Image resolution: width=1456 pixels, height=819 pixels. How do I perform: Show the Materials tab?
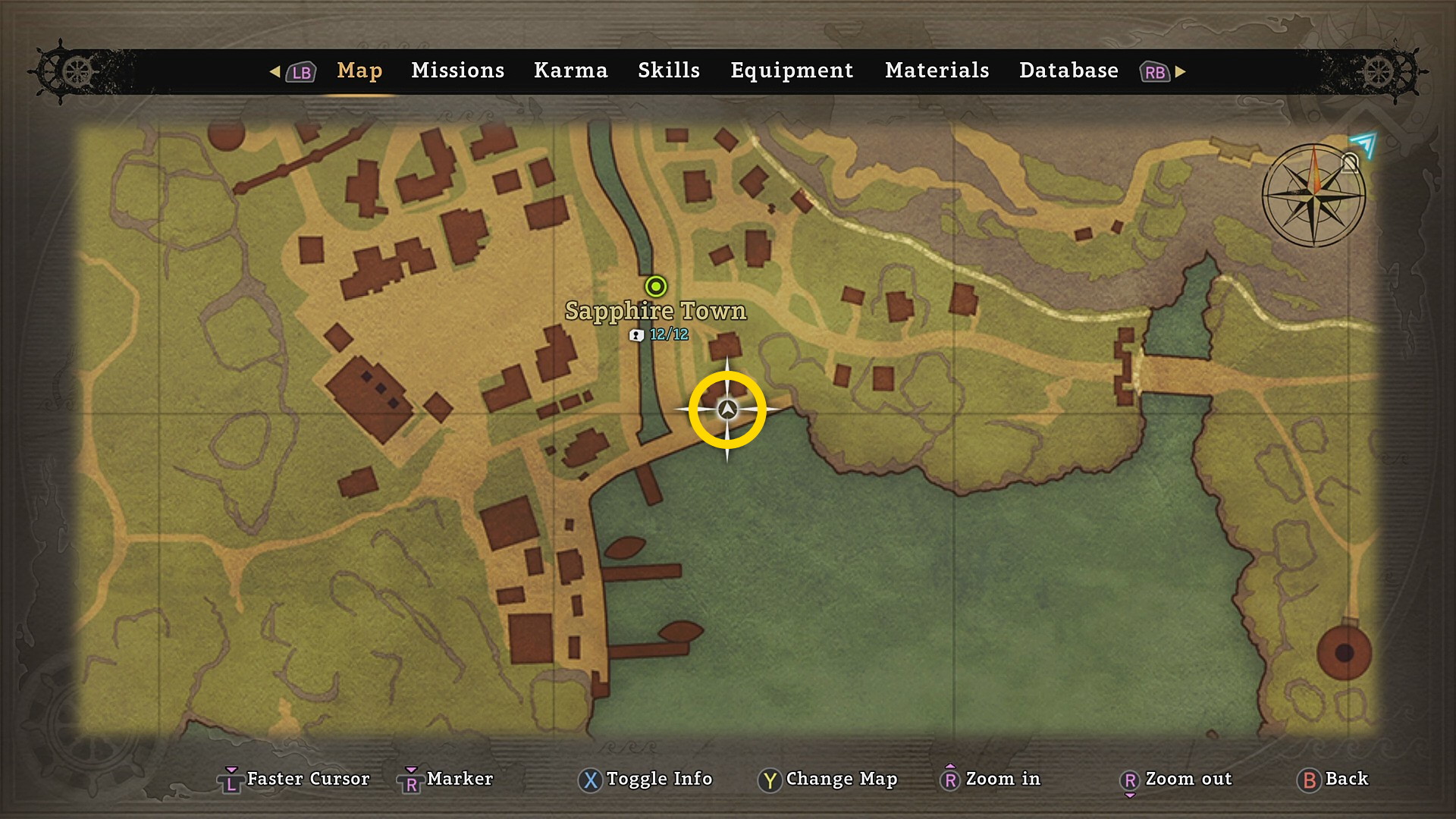[937, 71]
